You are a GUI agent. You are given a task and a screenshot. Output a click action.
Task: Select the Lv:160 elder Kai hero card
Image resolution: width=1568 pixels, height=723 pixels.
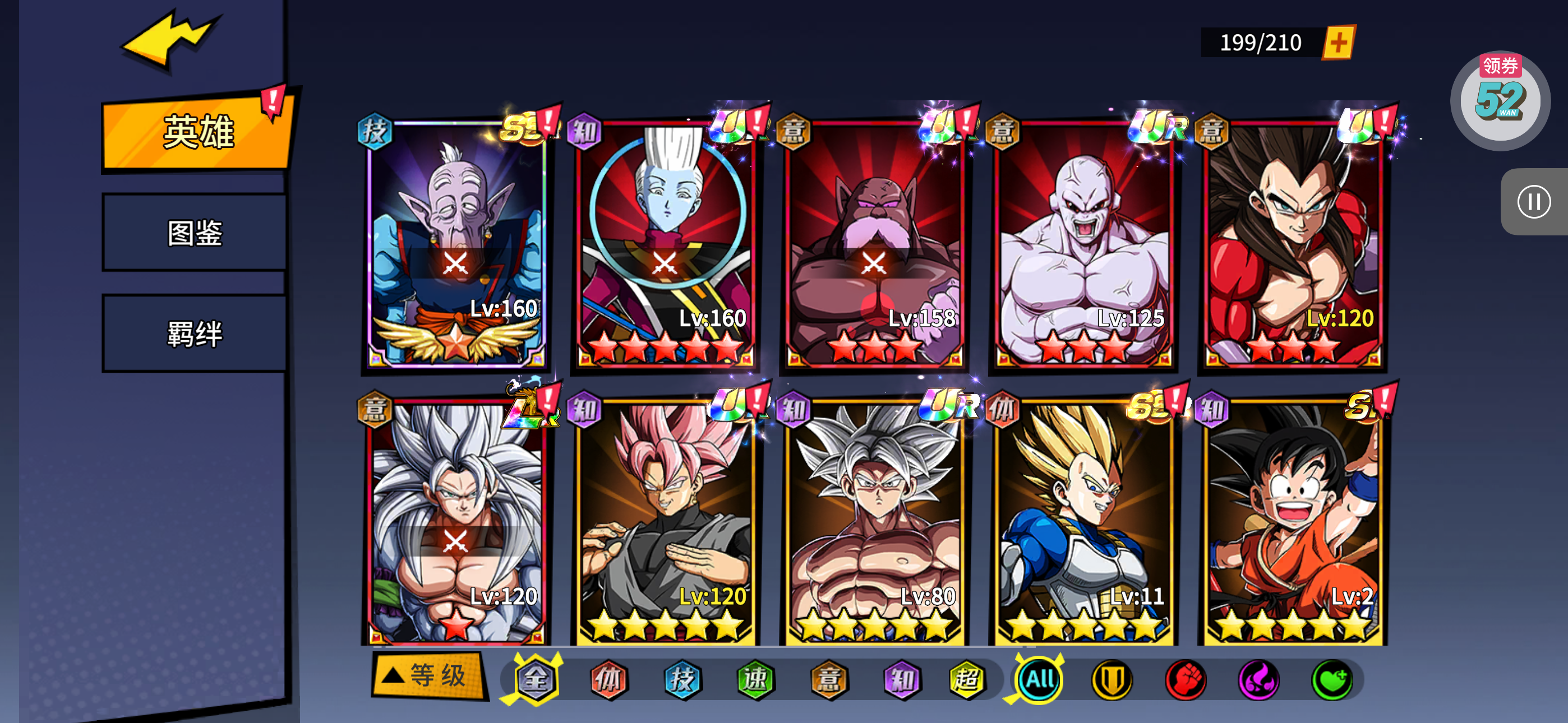click(455, 243)
